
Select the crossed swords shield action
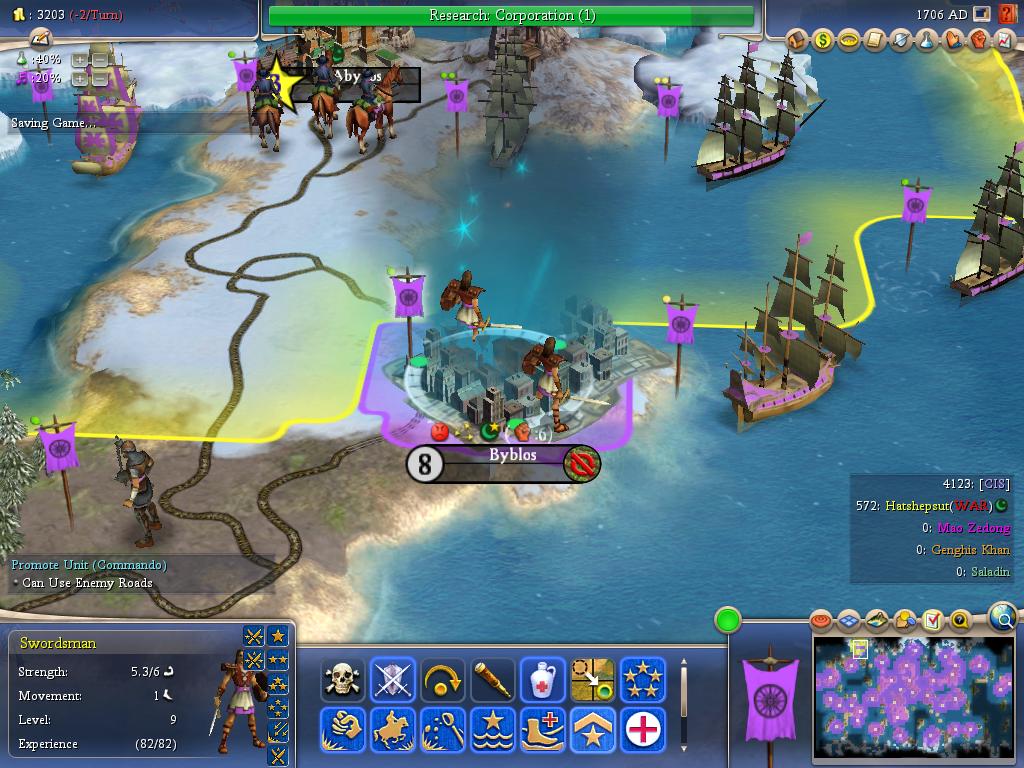(393, 681)
